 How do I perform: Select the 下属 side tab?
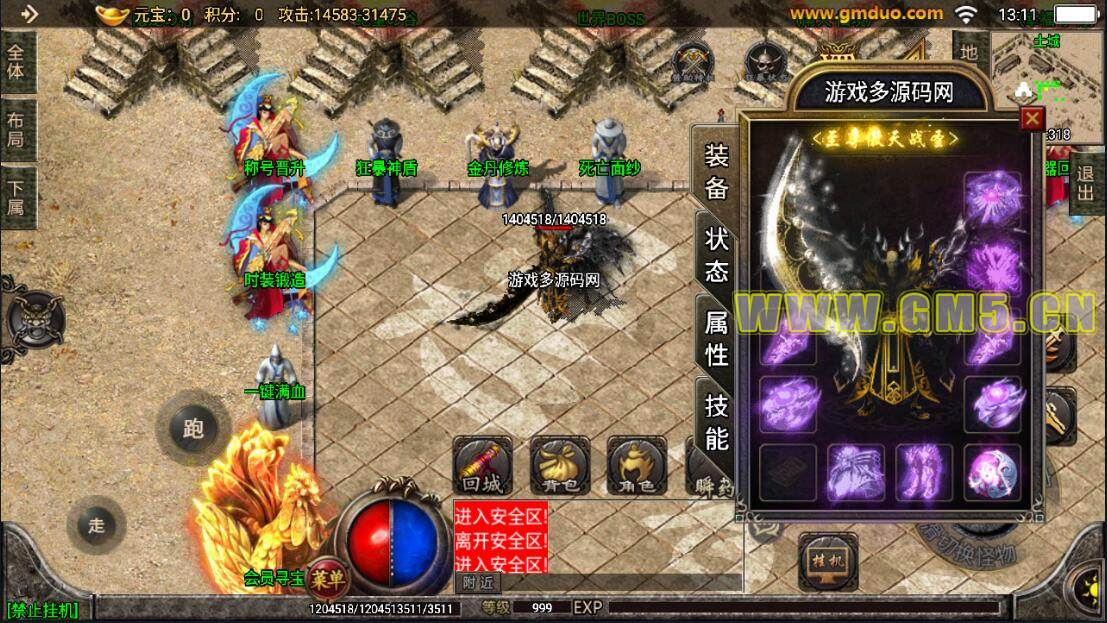17,197
